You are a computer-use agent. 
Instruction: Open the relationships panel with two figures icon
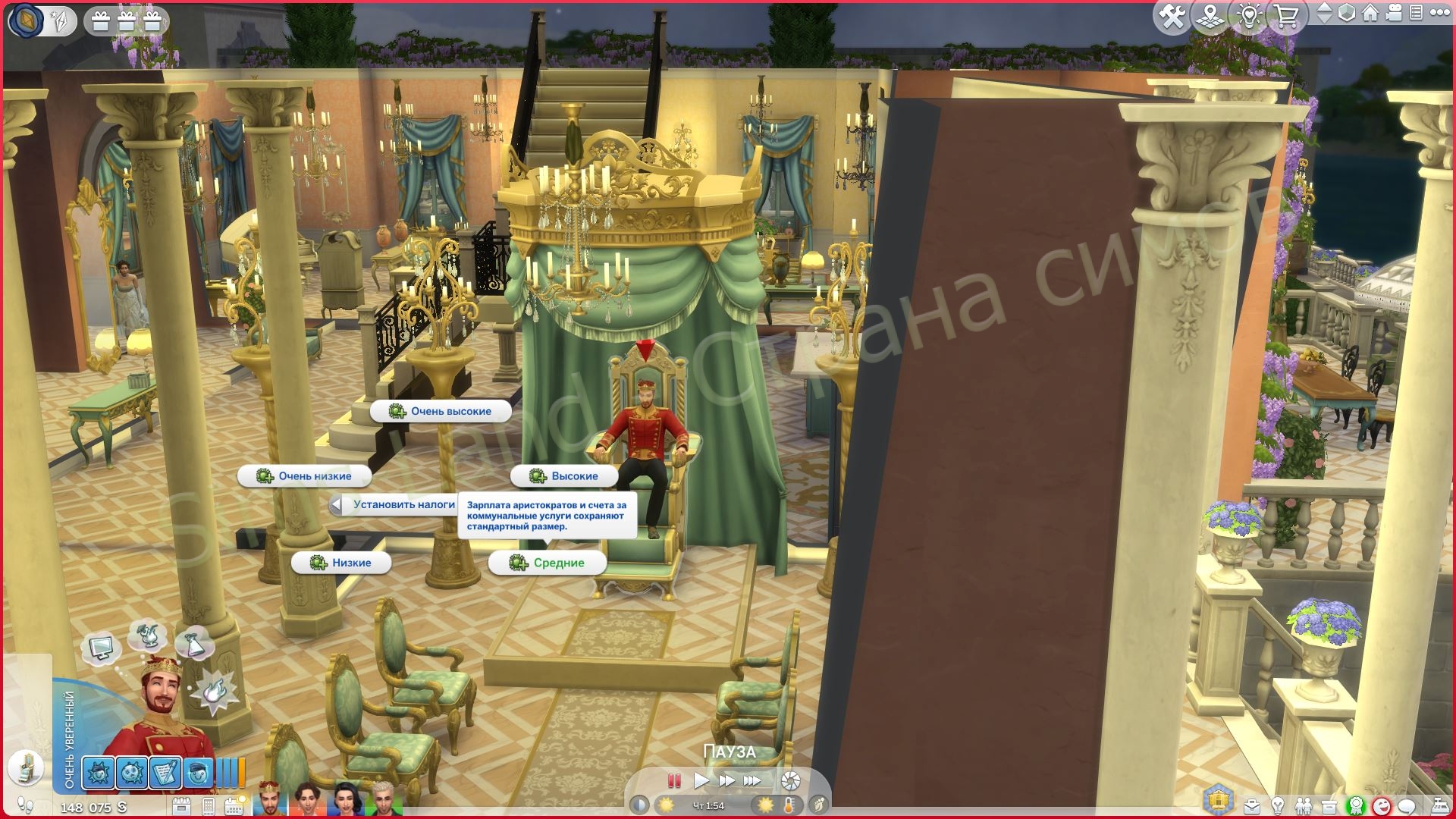(1303, 806)
